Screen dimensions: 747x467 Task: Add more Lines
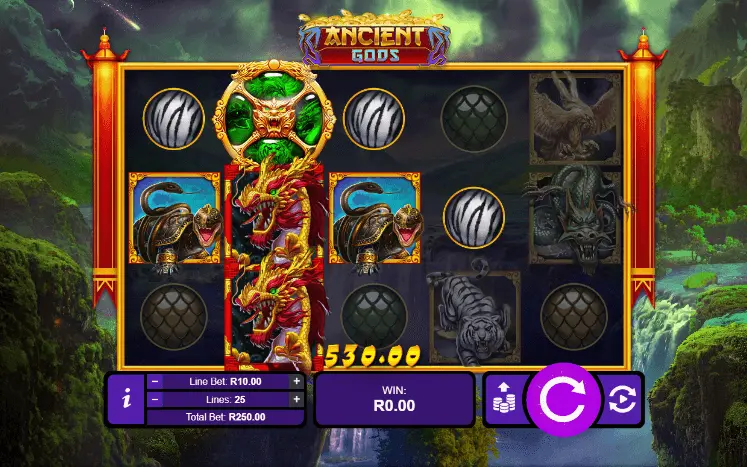[296, 399]
